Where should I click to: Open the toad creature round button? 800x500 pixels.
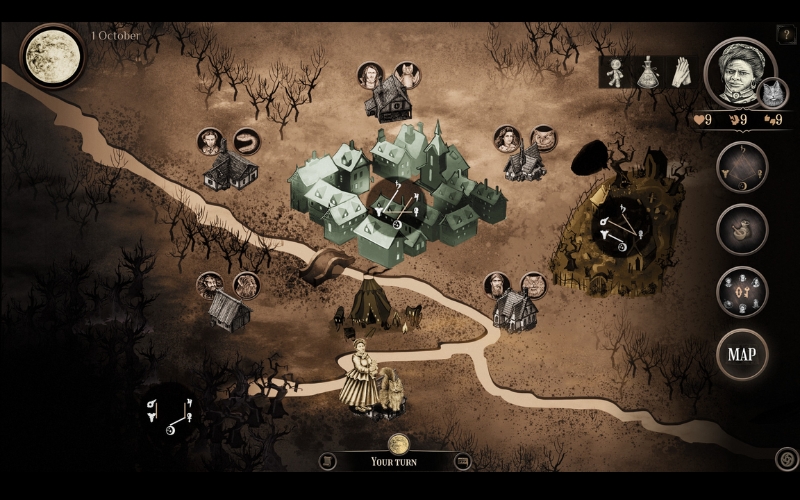click(x=741, y=229)
